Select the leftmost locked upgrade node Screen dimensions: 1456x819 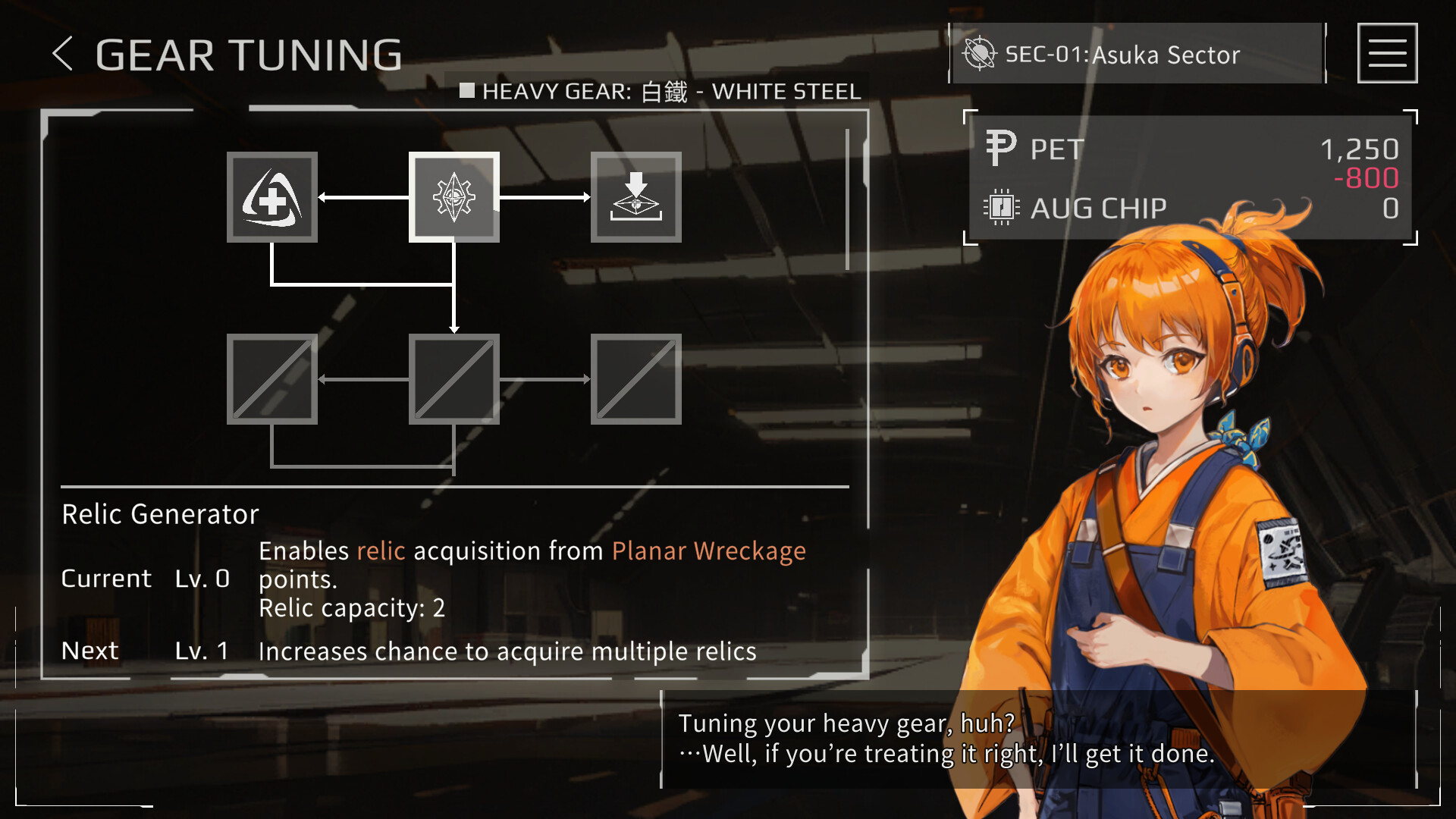[272, 379]
